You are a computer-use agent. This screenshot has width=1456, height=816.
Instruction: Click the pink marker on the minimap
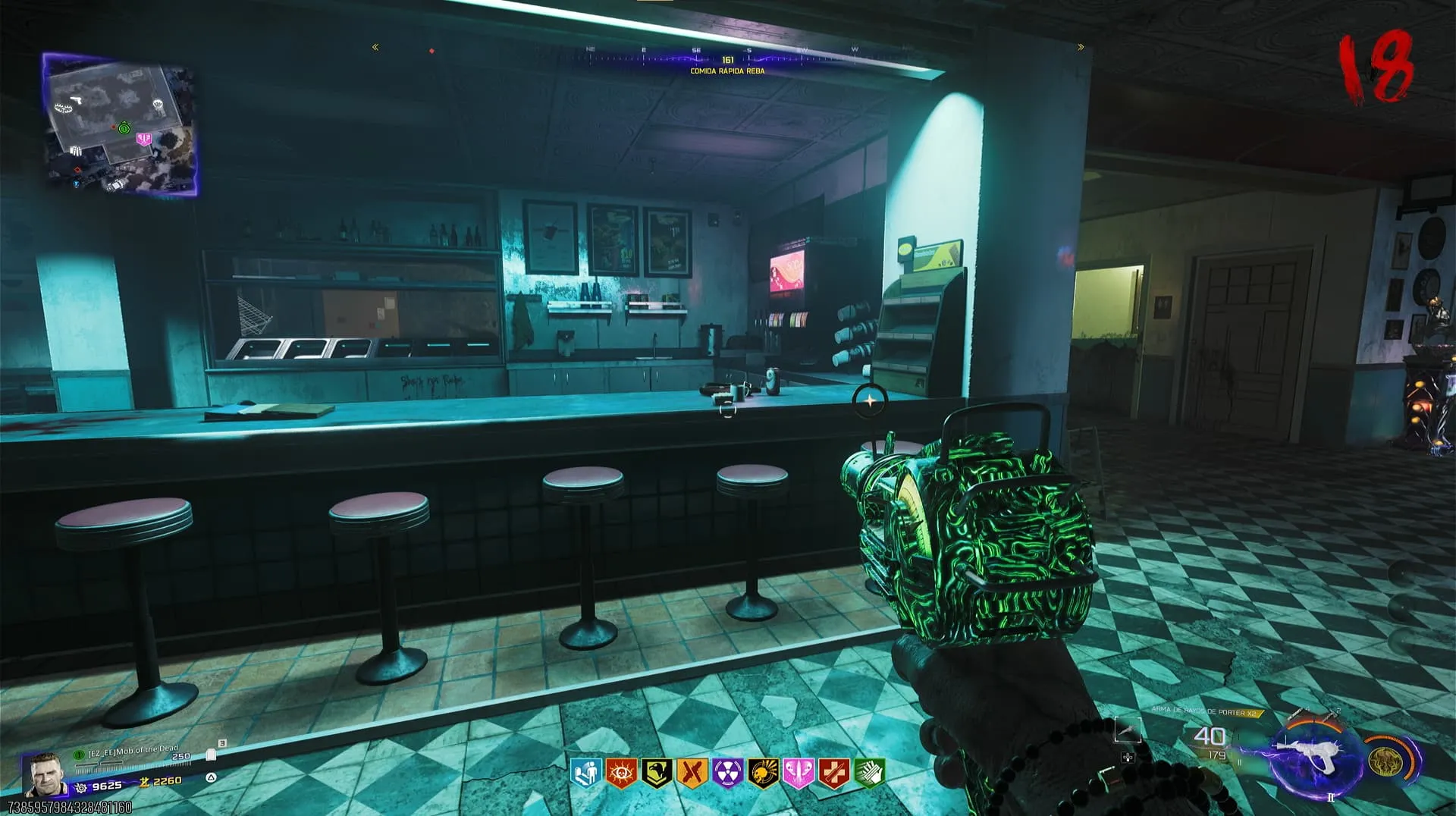(143, 139)
